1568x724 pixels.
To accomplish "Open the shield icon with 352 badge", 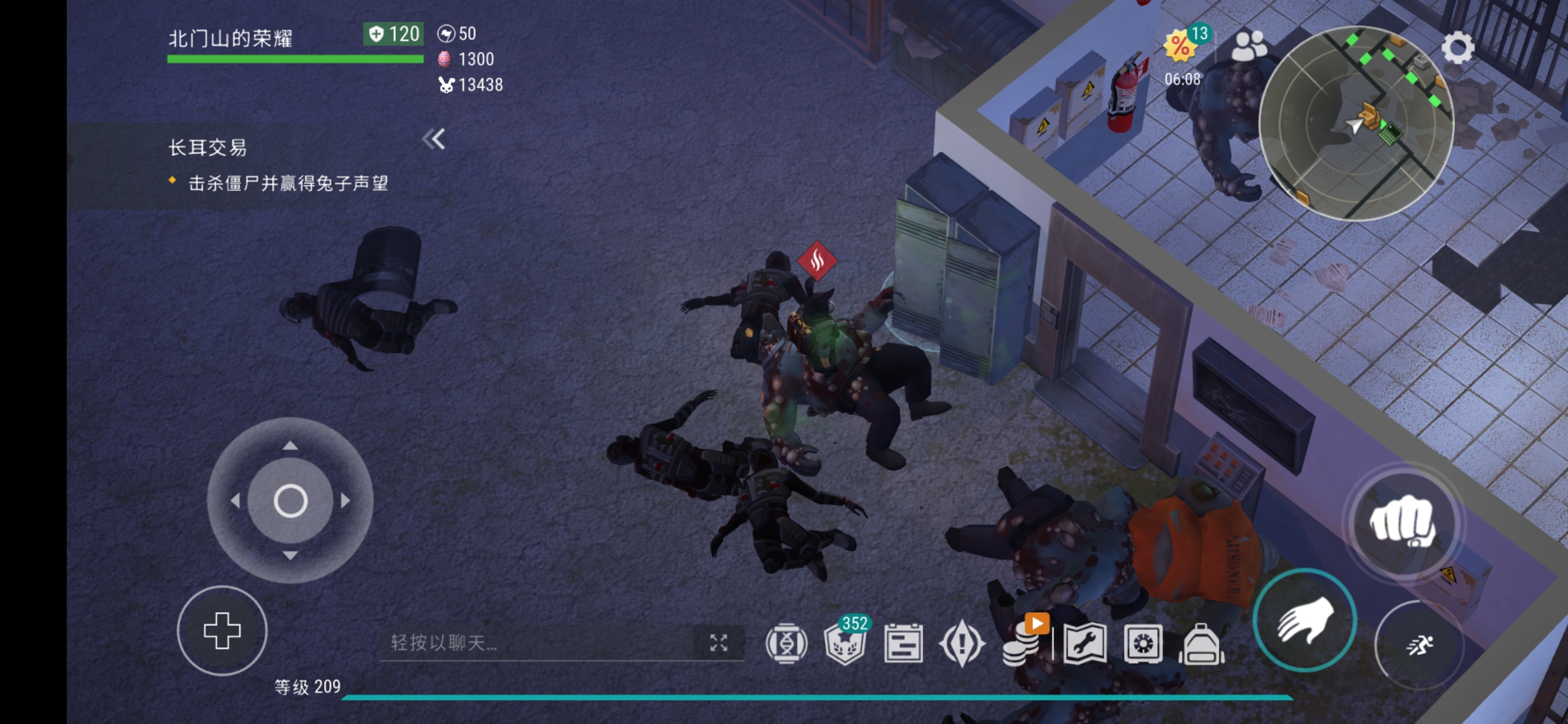I will tap(845, 644).
